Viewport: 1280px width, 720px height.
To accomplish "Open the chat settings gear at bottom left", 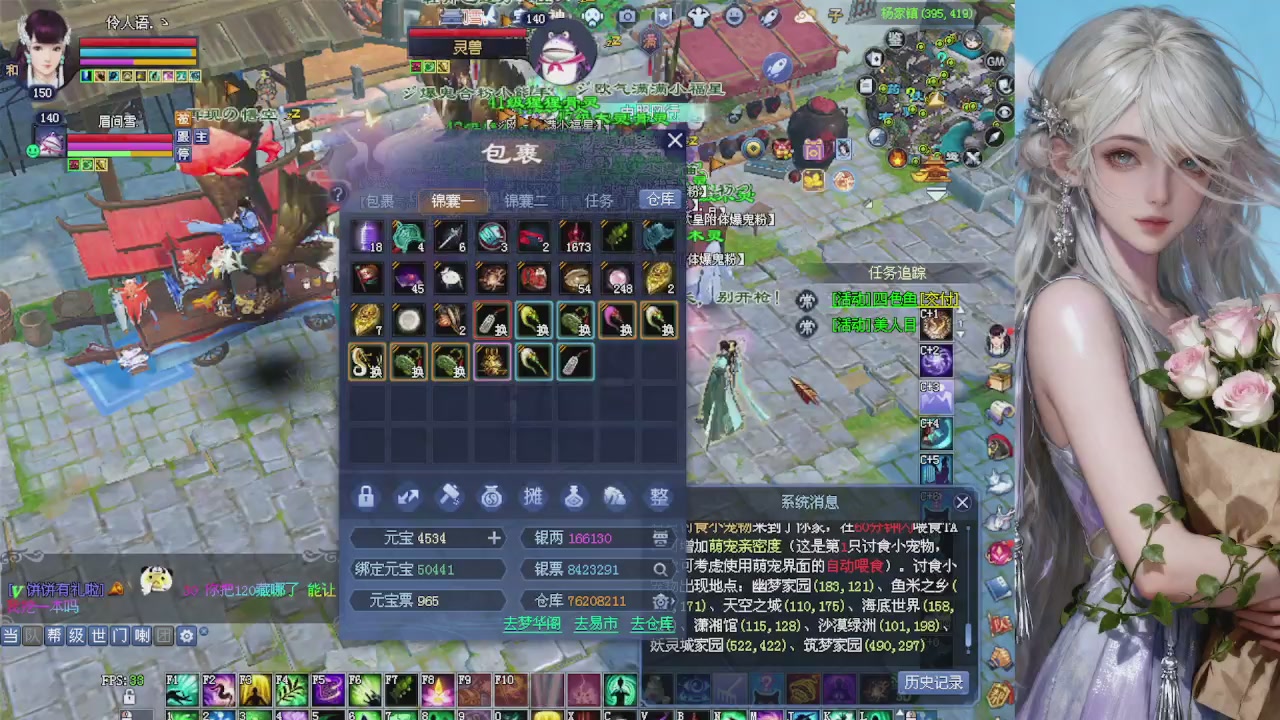I will 186,635.
